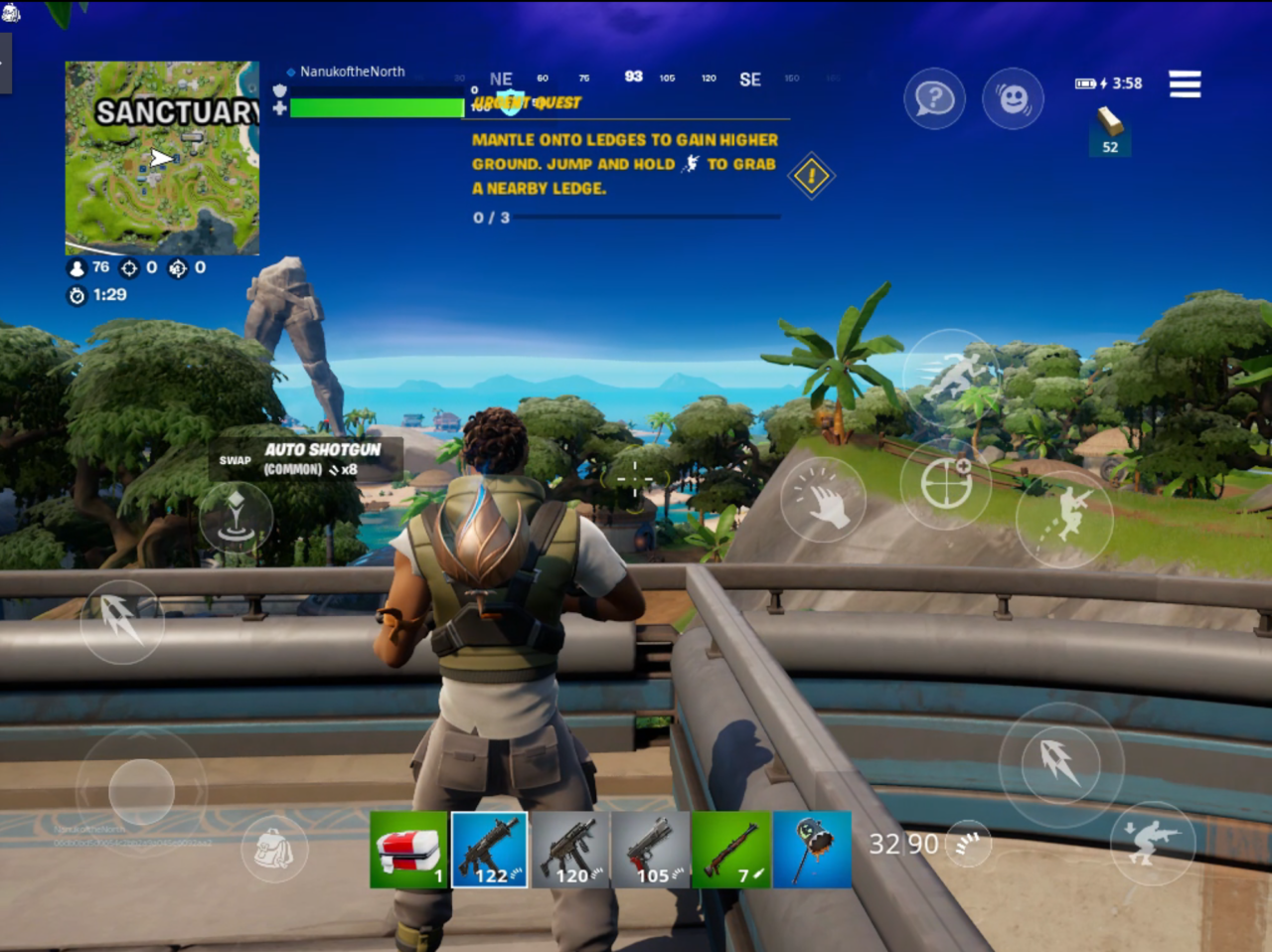This screenshot has height=952, width=1272.
Task: Tap the aim-down-sights reticle icon
Action: coord(945,485)
